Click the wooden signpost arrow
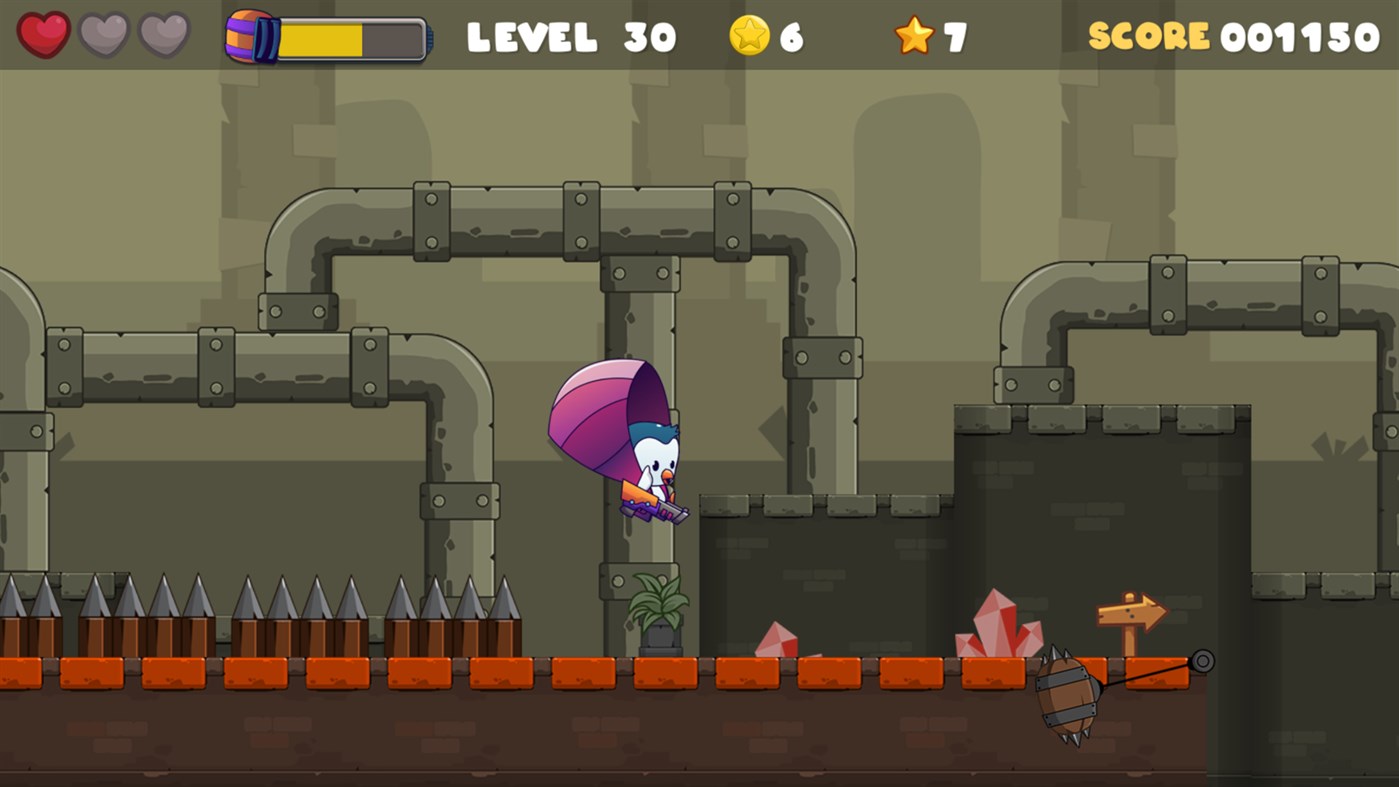Screen dimensions: 1399x787 point(1131,613)
